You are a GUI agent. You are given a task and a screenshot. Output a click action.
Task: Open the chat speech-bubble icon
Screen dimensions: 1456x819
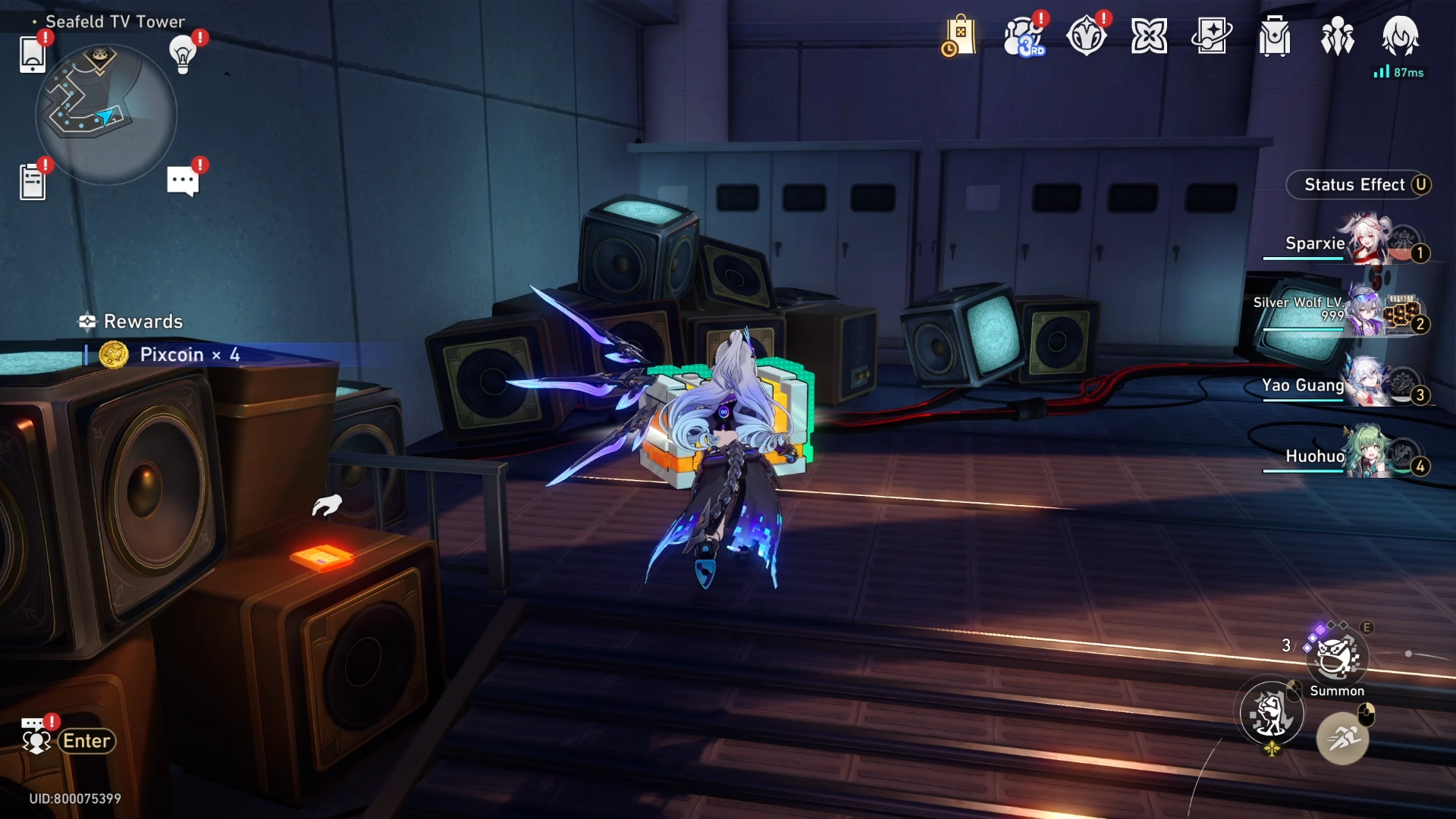point(183,181)
